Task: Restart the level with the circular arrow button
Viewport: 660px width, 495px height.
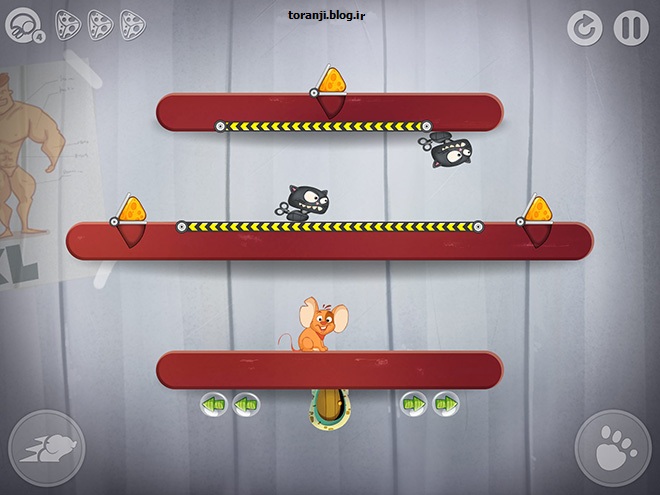Action: [x=585, y=27]
